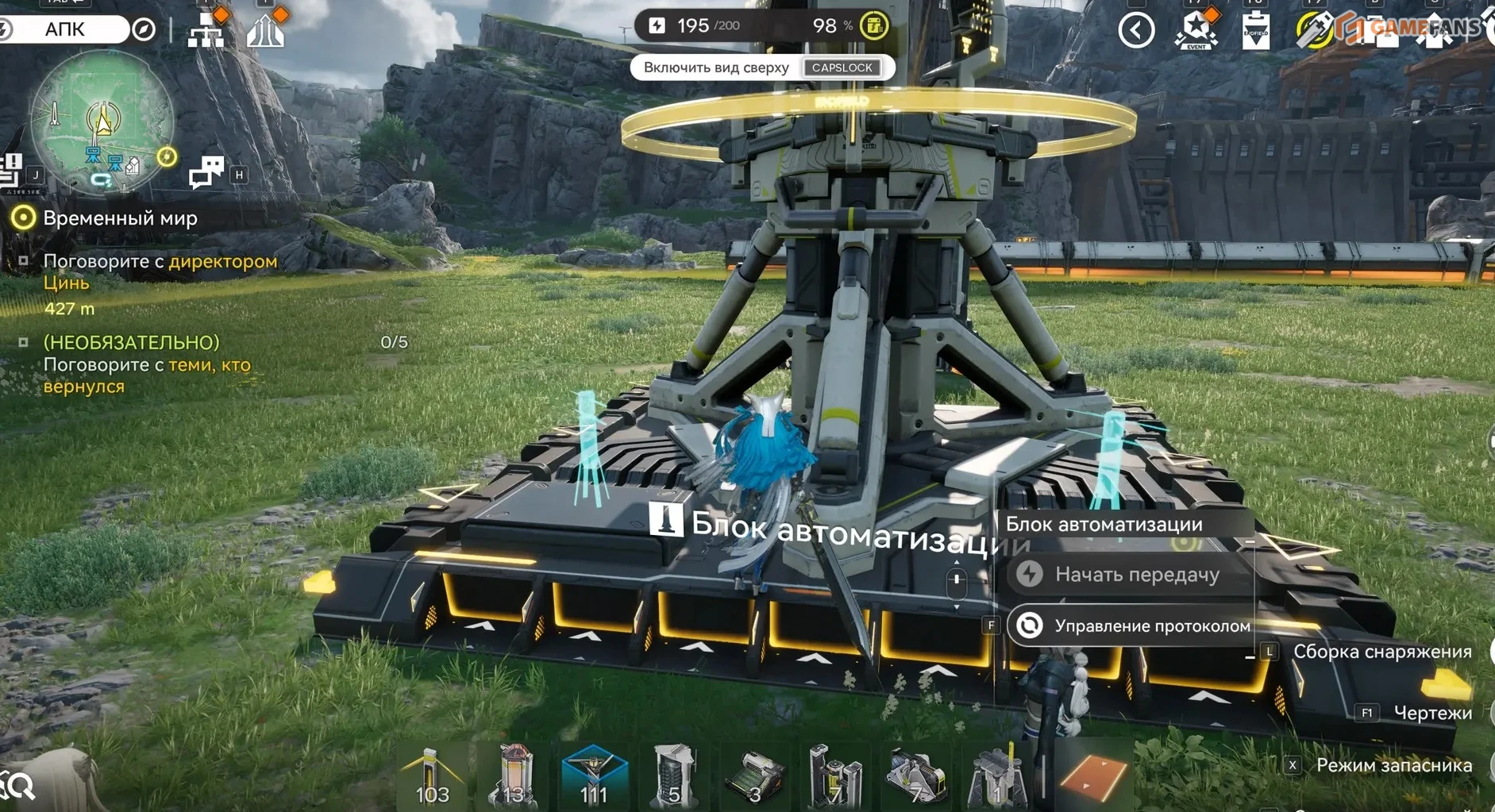The width and height of the screenshot is (1495, 812).
Task: Select the hotbar building with count 13
Action: (x=514, y=775)
